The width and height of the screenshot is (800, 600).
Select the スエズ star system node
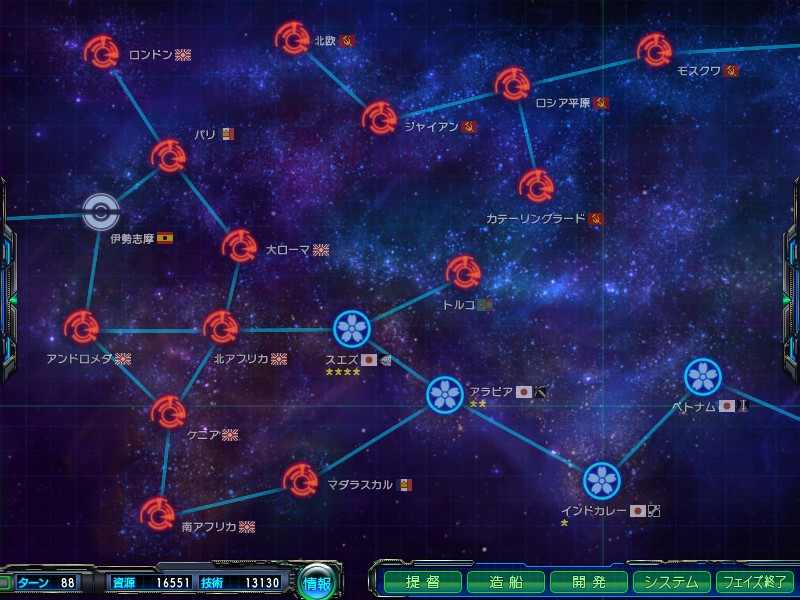pos(352,327)
